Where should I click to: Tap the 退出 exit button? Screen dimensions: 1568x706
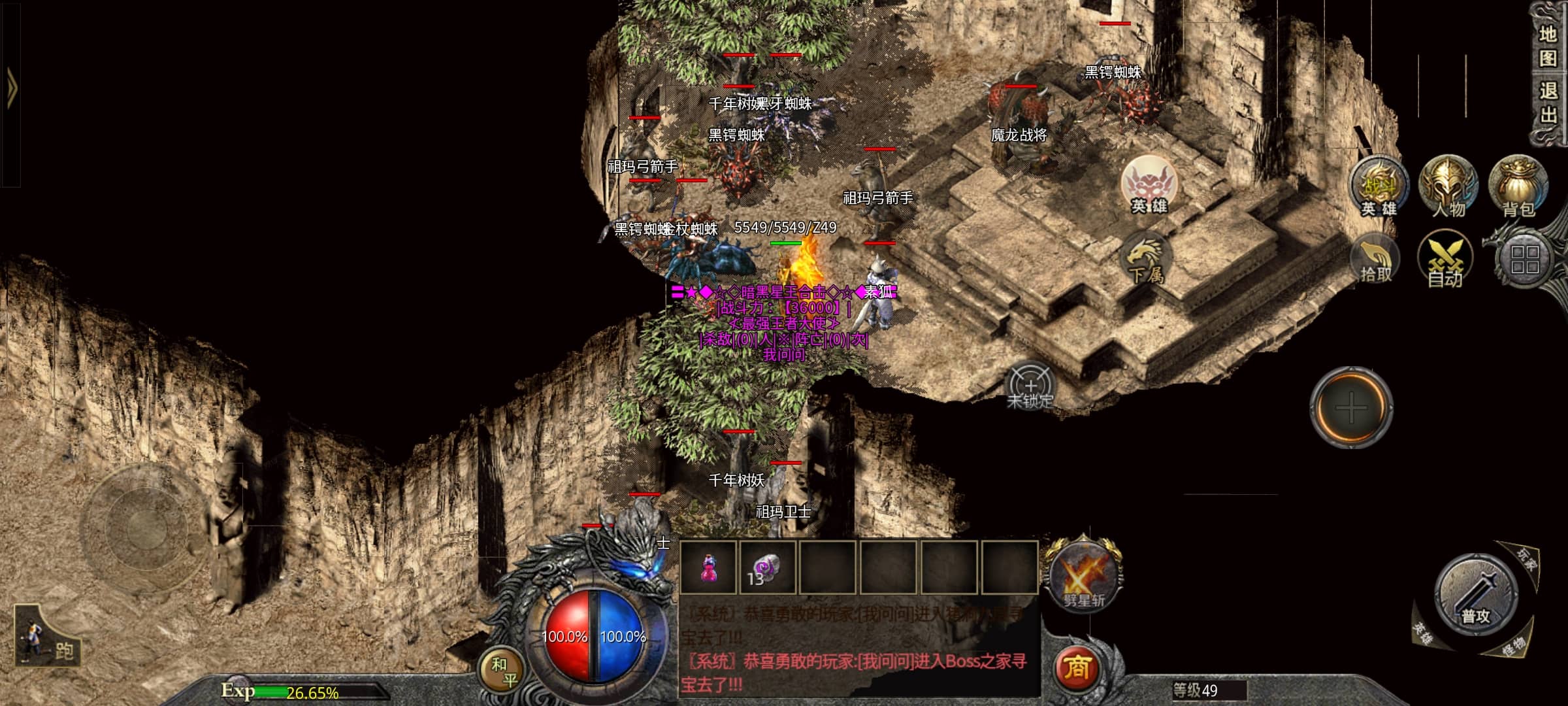(x=1547, y=103)
